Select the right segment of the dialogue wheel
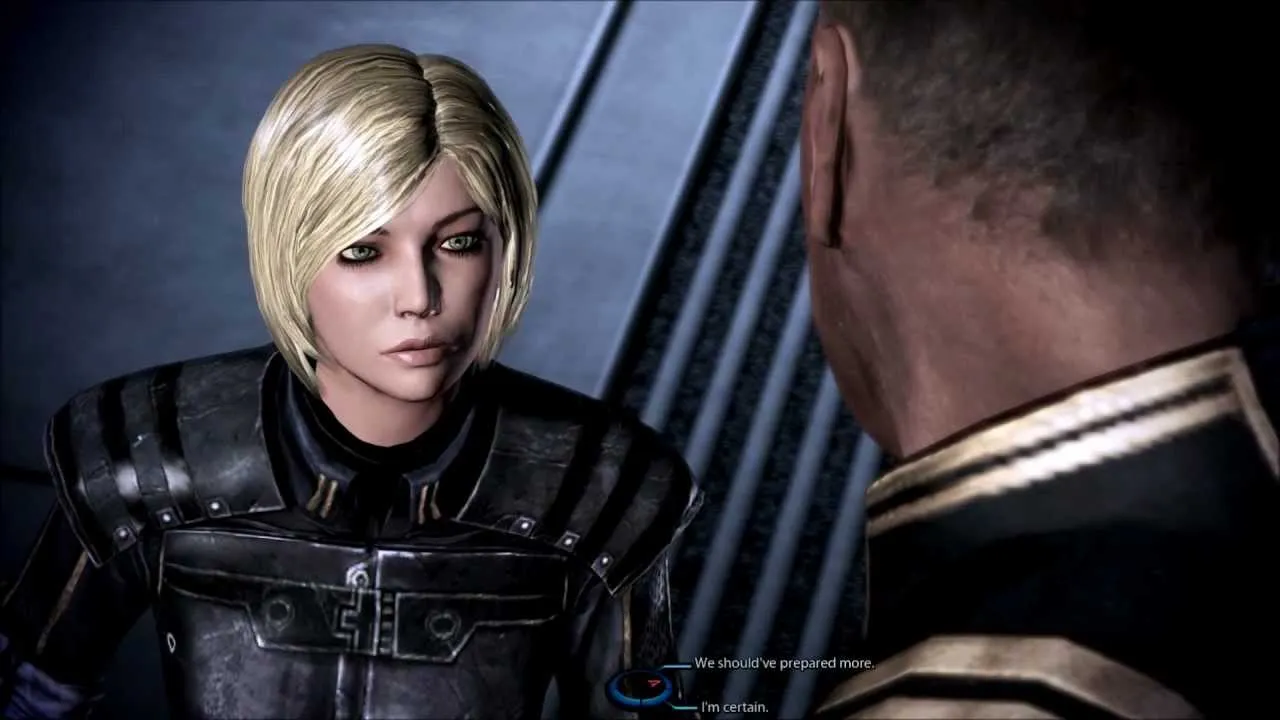1280x720 pixels. [669, 688]
